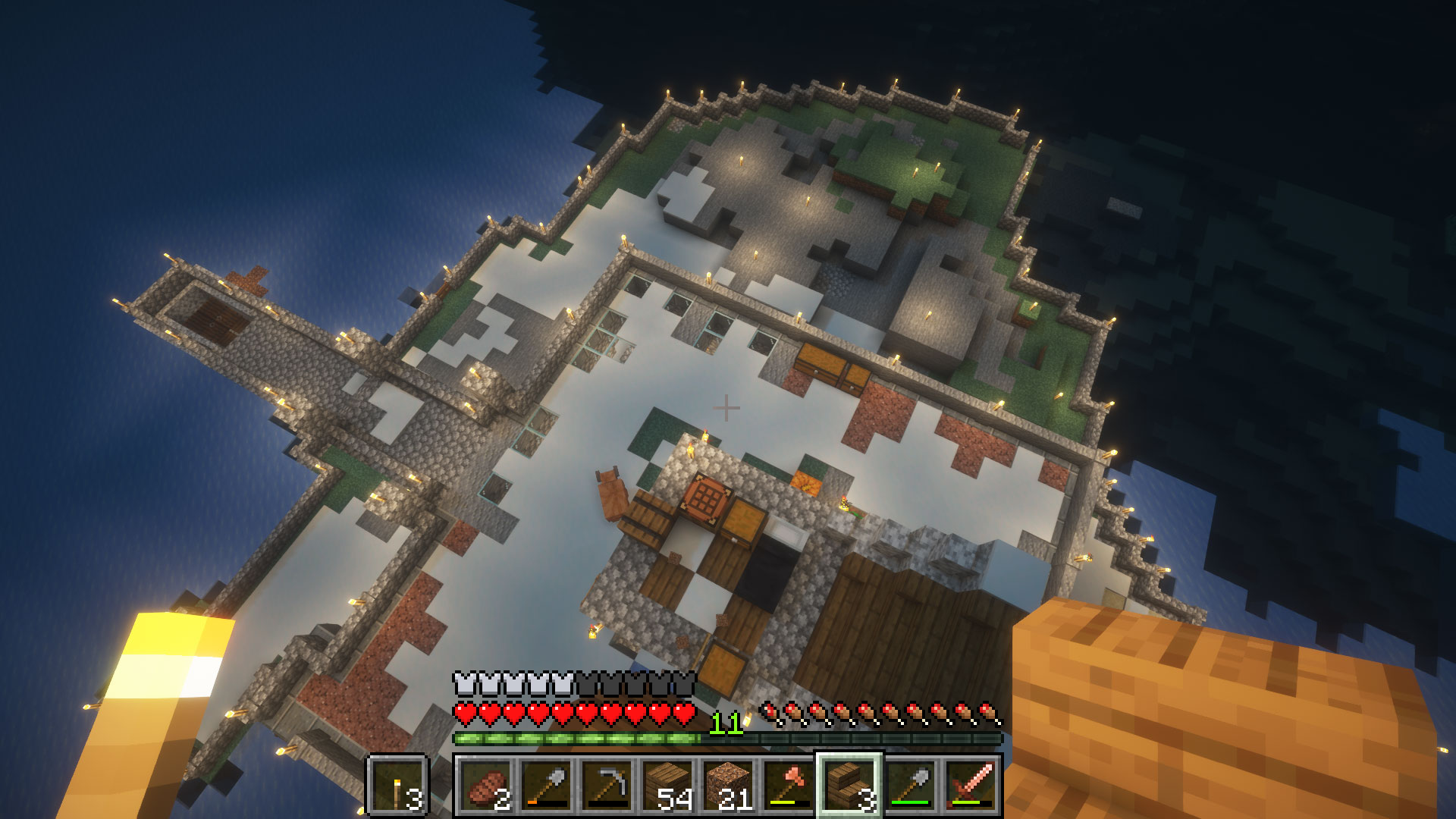Choose the shovel with orange durability bar
This screenshot has height=819, width=1456.
(546, 786)
